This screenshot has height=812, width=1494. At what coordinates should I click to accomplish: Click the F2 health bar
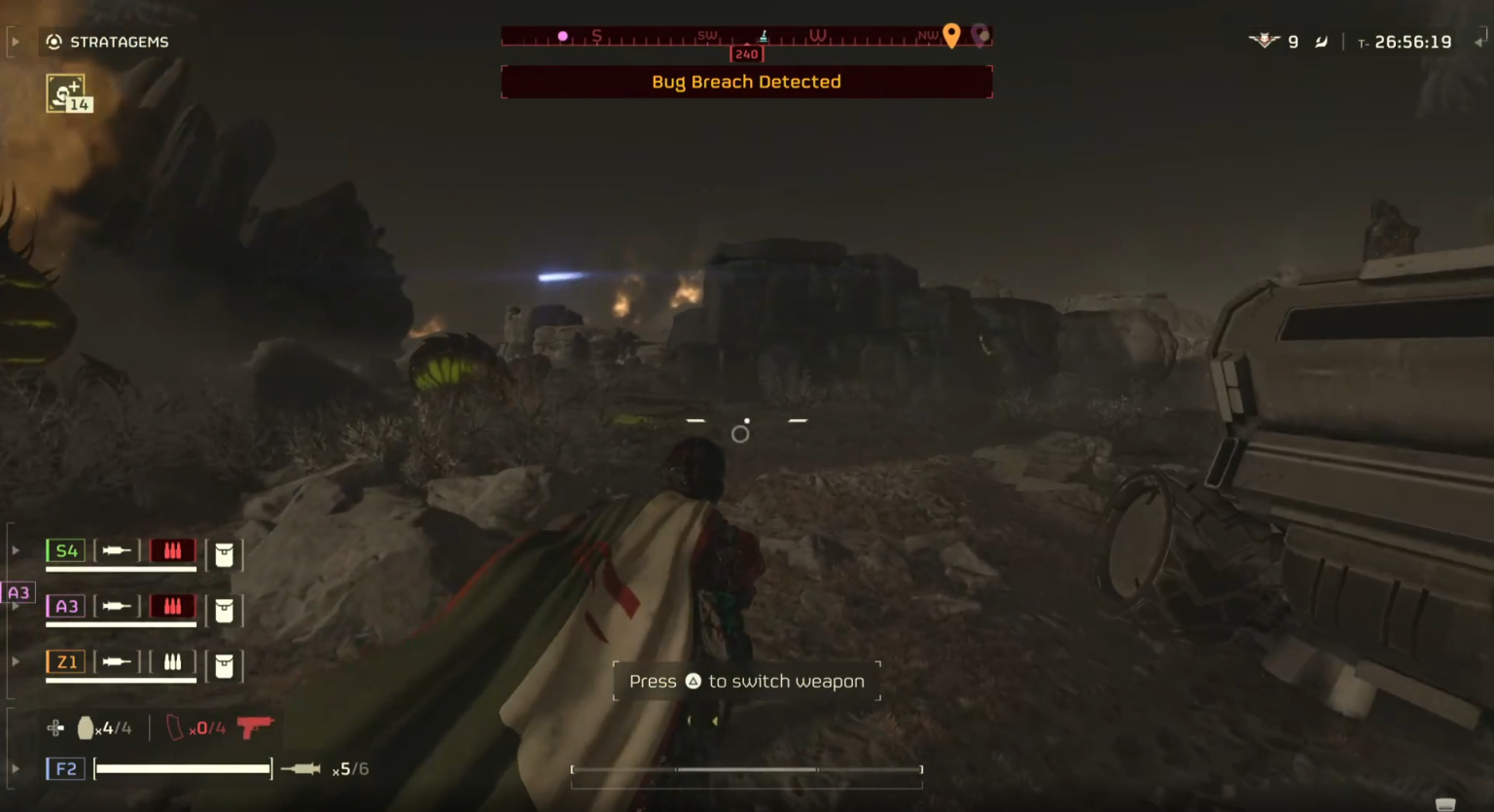click(x=182, y=768)
